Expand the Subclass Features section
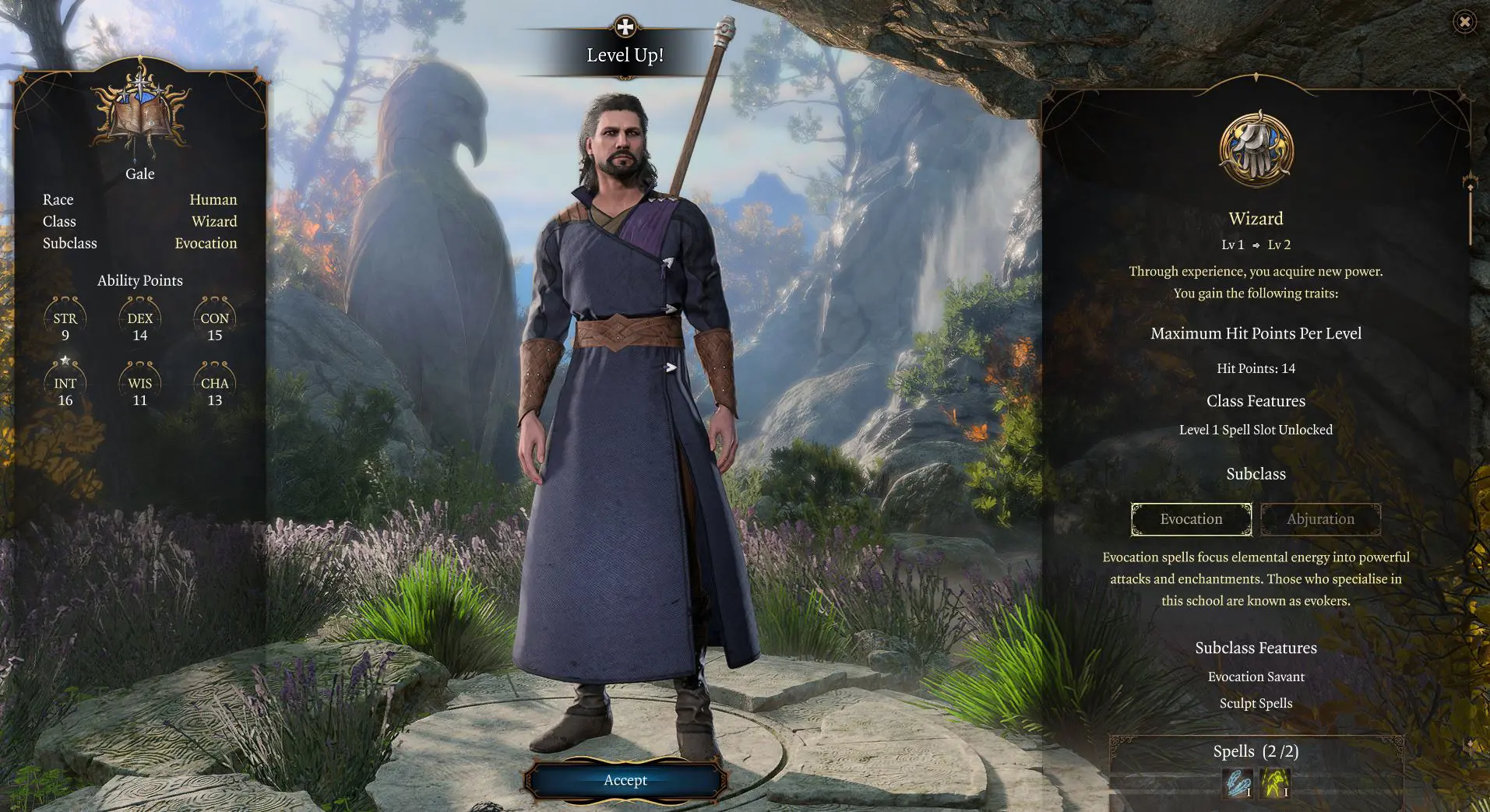 (x=1256, y=647)
